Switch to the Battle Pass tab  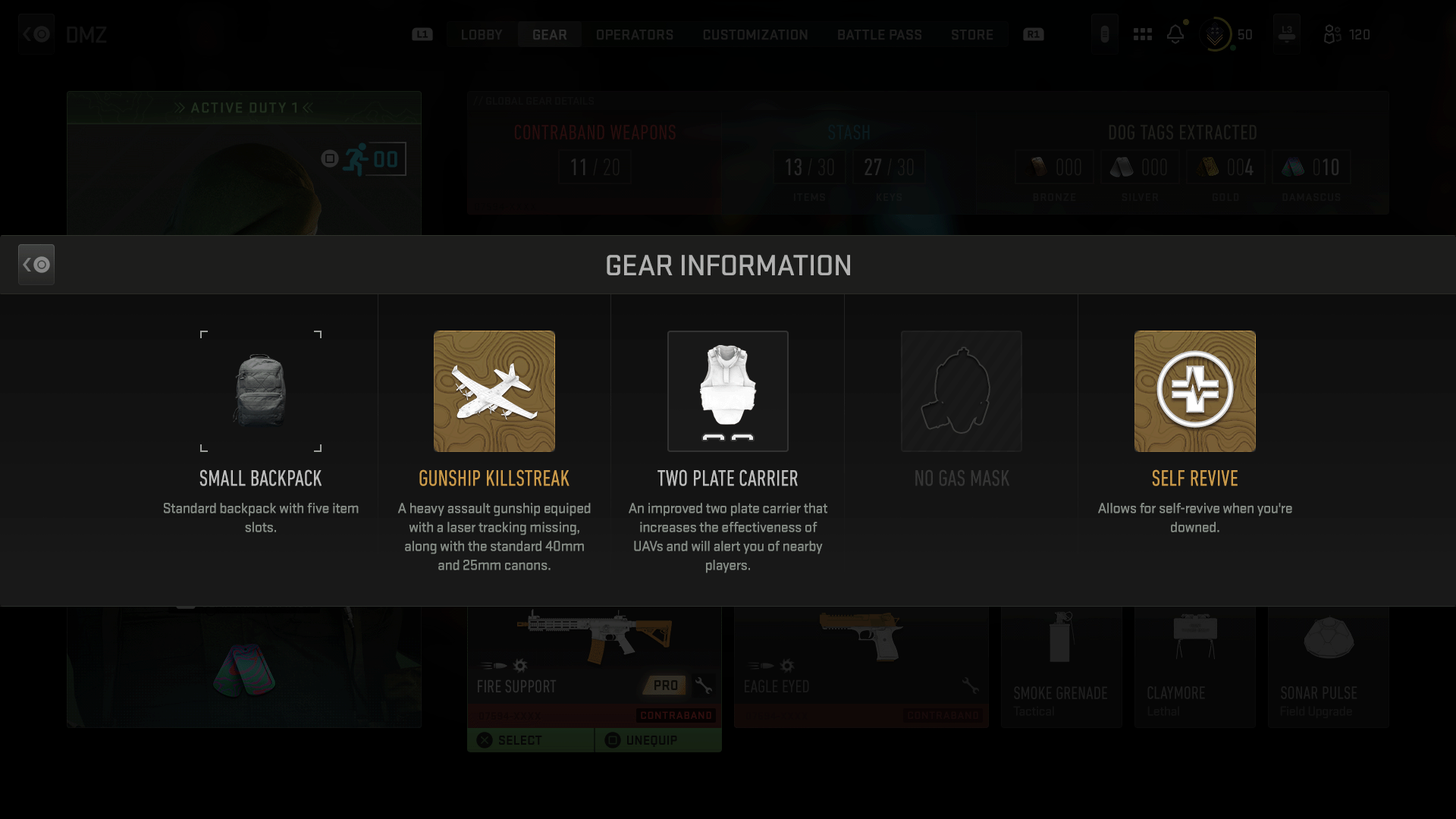(x=880, y=35)
